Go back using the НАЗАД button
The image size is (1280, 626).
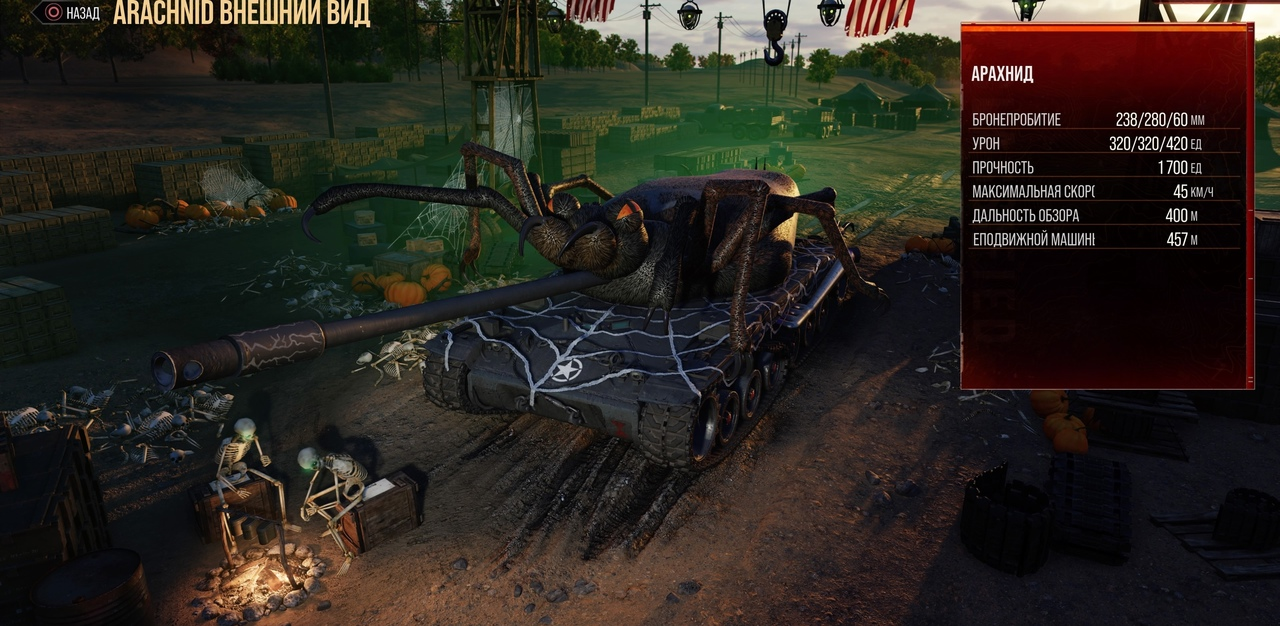68,13
